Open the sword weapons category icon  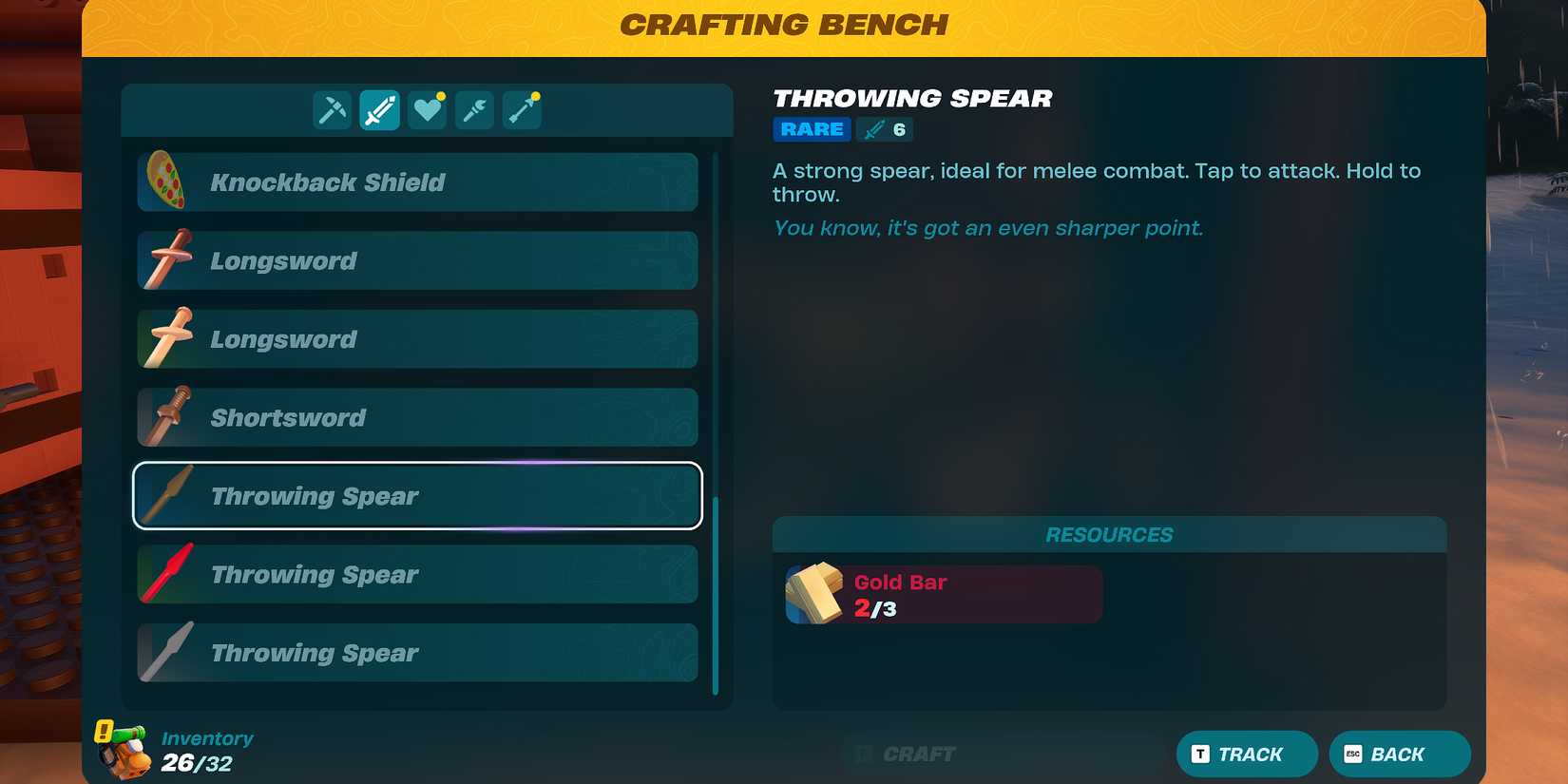[x=378, y=108]
